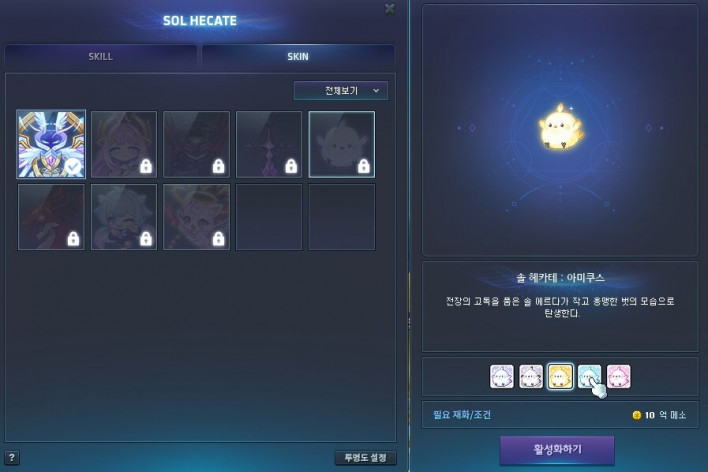Select the equipped default Sol Hecate skin
This screenshot has width=708, height=472.
point(51,144)
